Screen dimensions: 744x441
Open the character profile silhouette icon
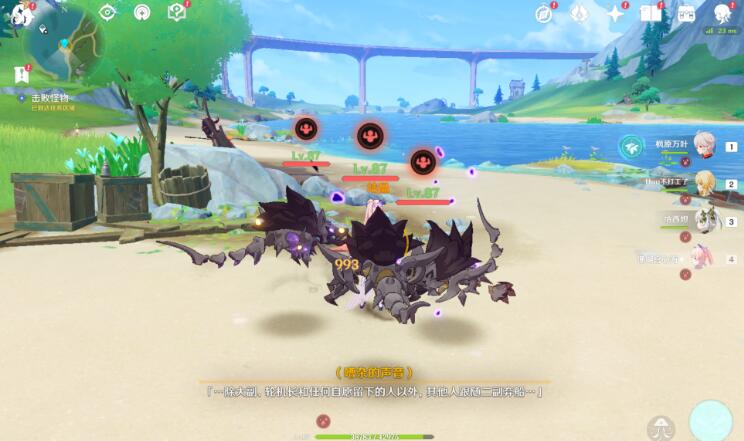[x=722, y=13]
